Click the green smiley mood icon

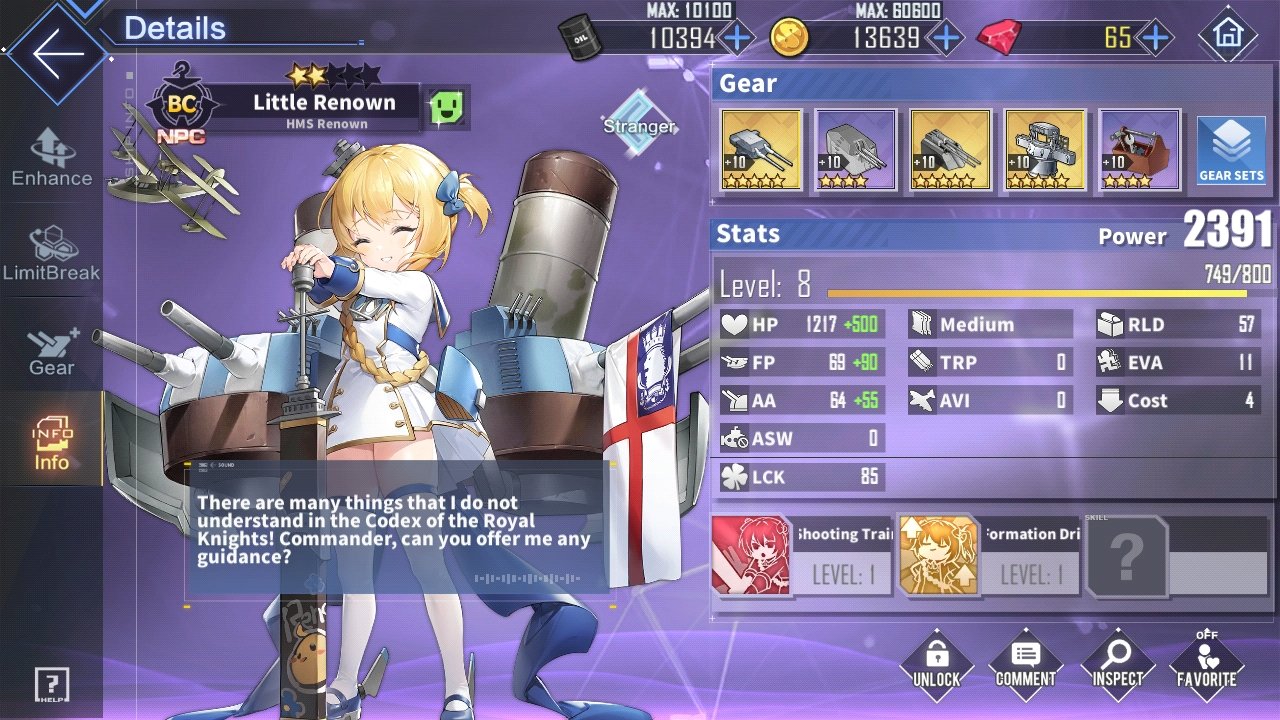[445, 106]
